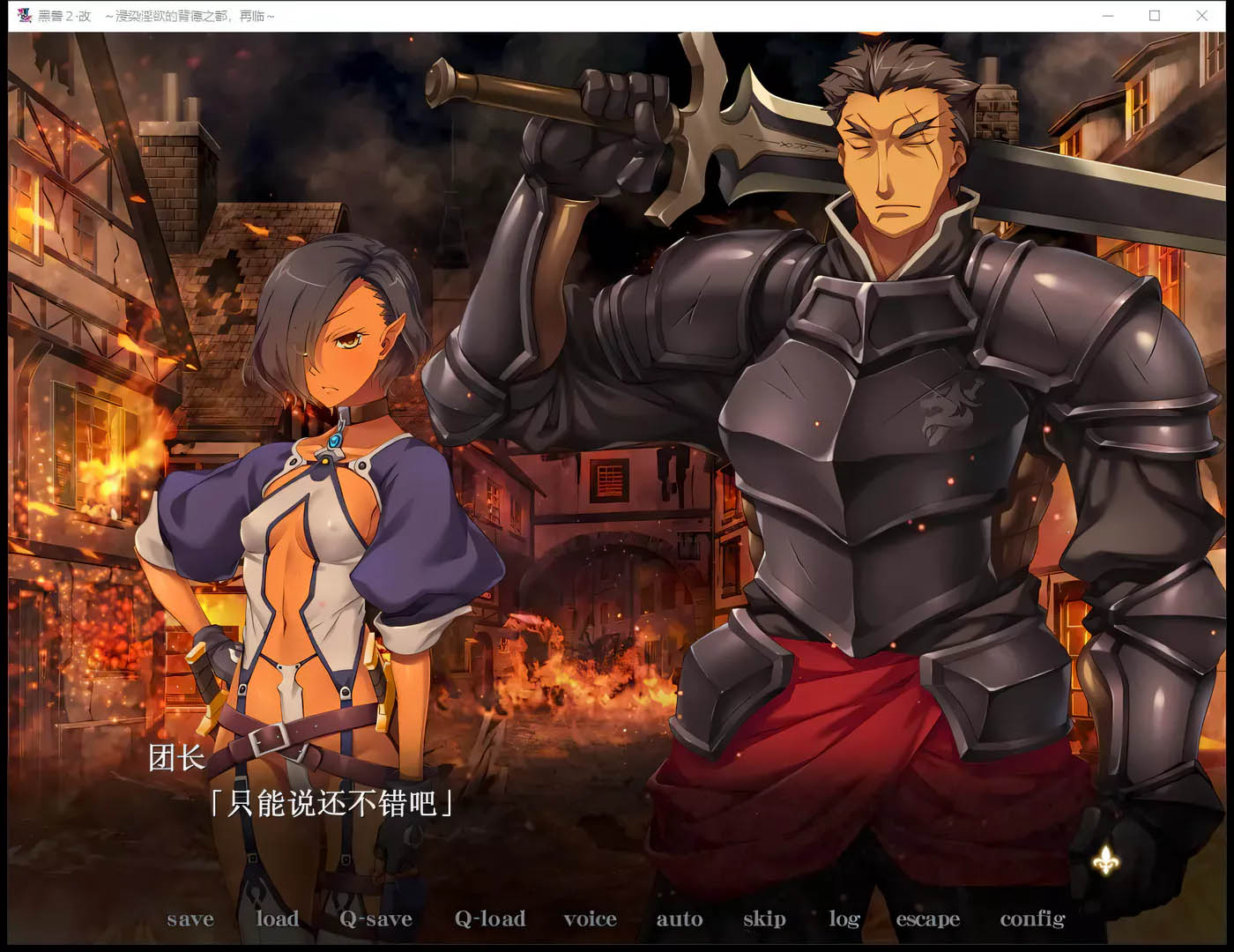
Task: Close the game window
Action: coord(1201,16)
